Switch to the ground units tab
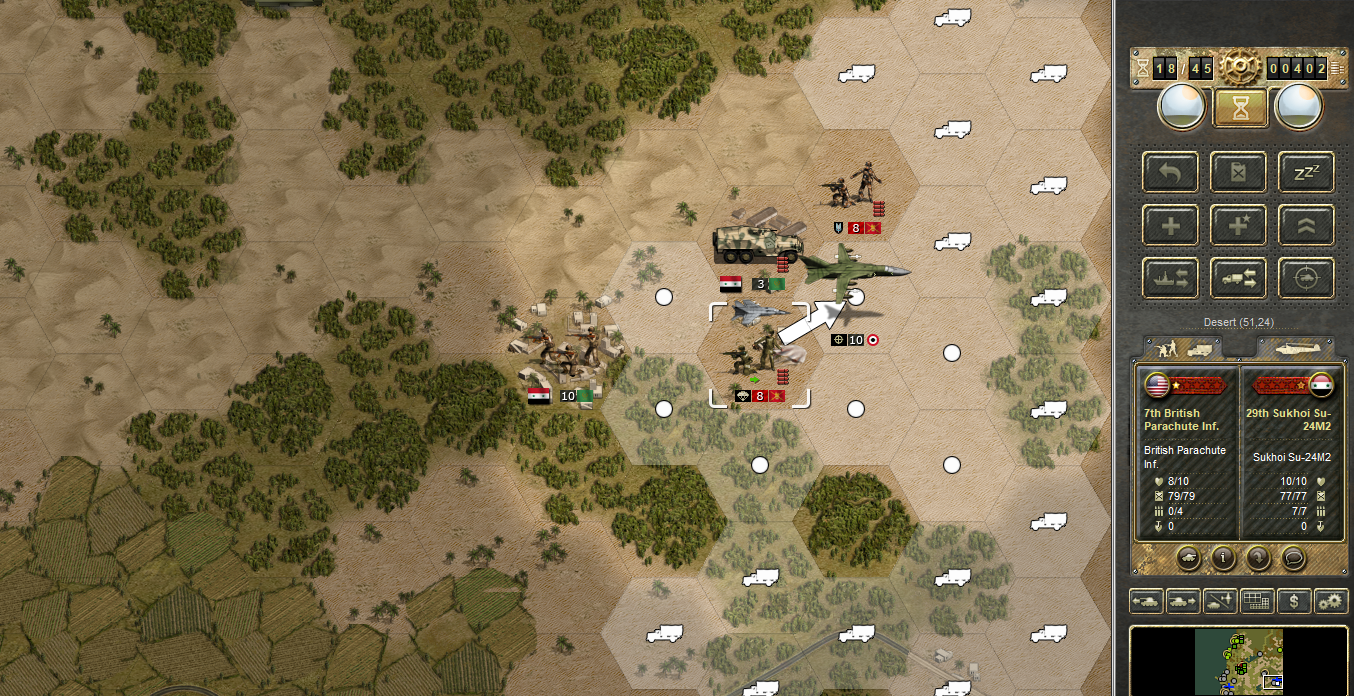1354x696 pixels. [1187, 347]
